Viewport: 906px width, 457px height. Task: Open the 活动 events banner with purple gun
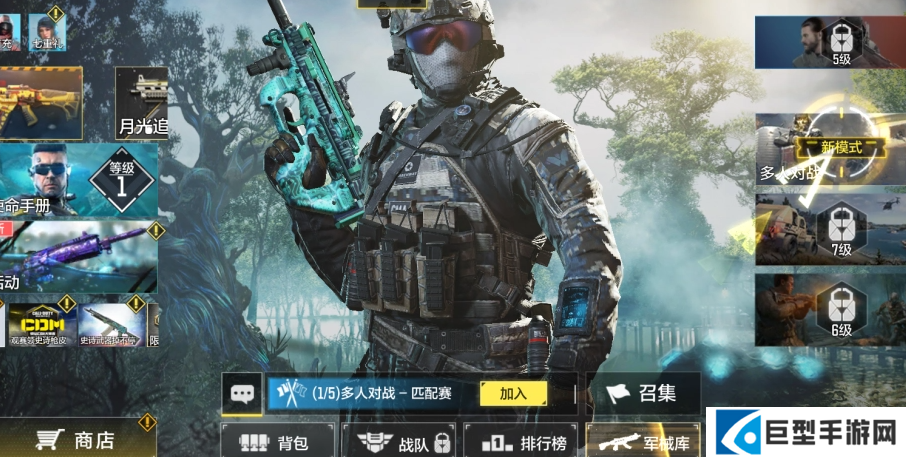78,256
